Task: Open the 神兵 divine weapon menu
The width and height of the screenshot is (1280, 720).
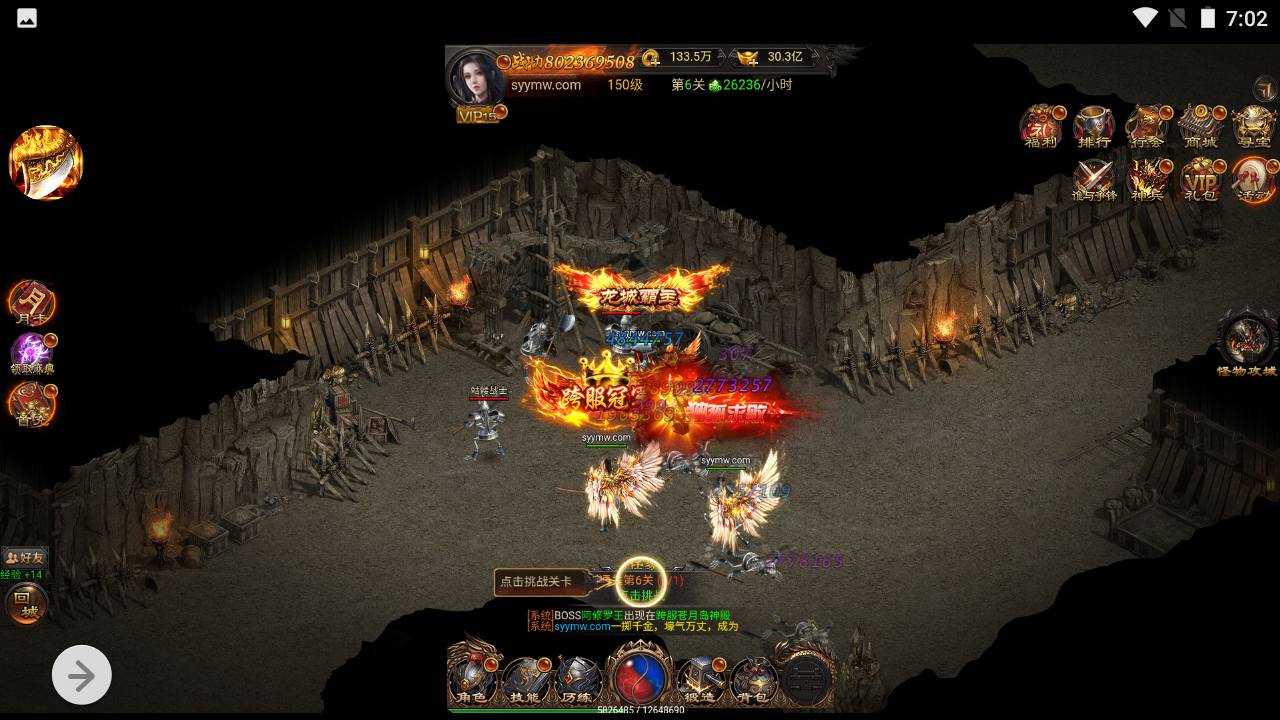Action: pos(1147,181)
